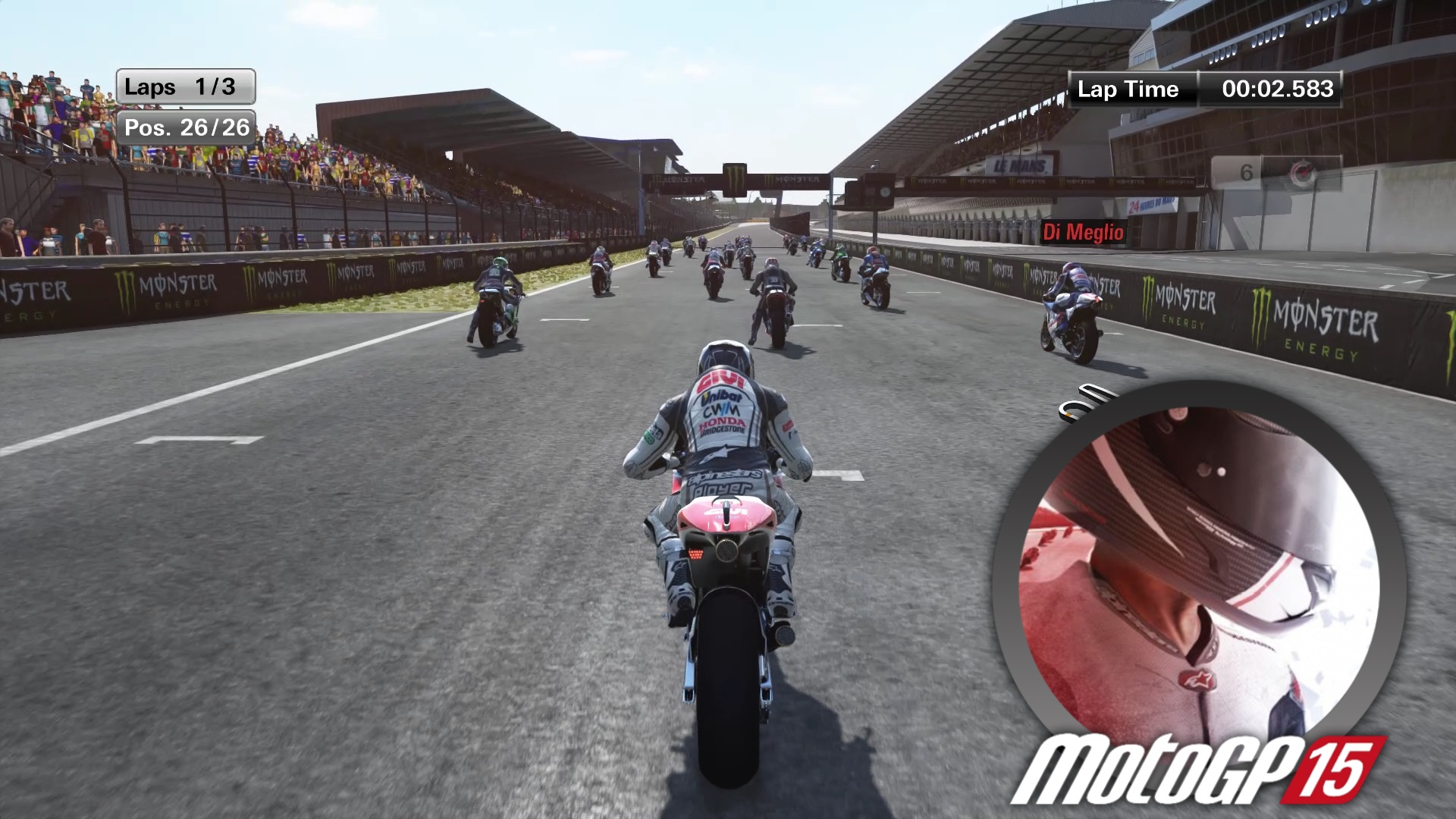Screen dimensions: 1456x819
Task: Expand the Laps 1/3 indicator
Action: [185, 86]
